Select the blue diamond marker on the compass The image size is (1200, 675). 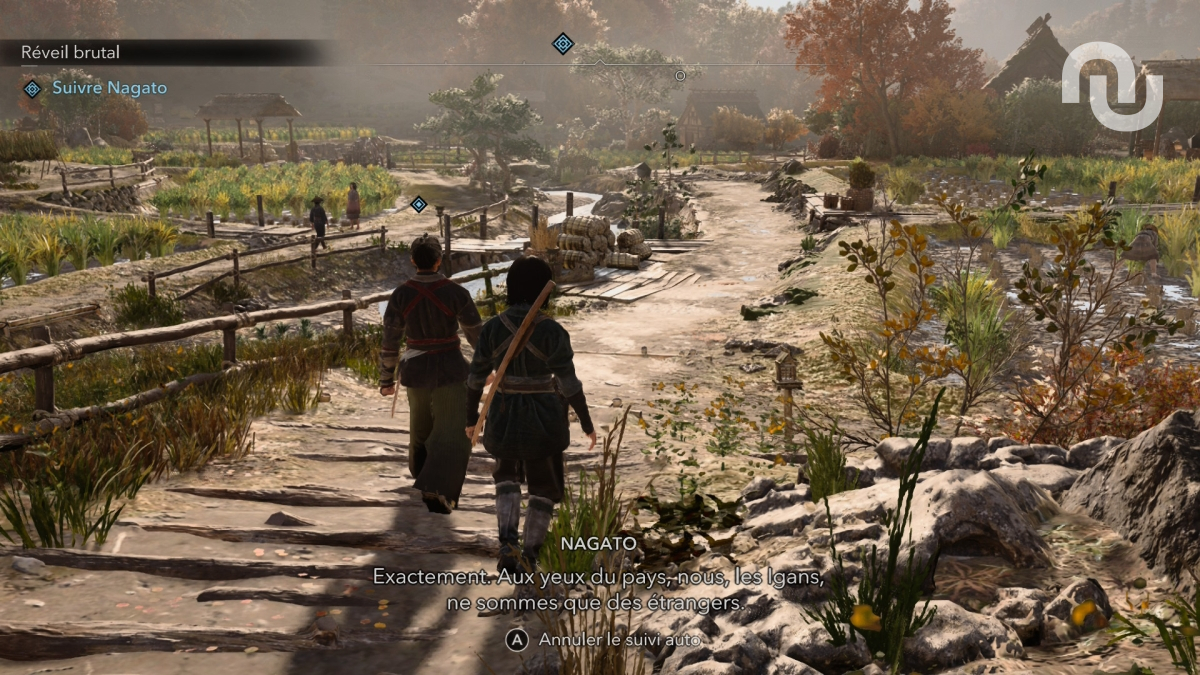tap(563, 43)
